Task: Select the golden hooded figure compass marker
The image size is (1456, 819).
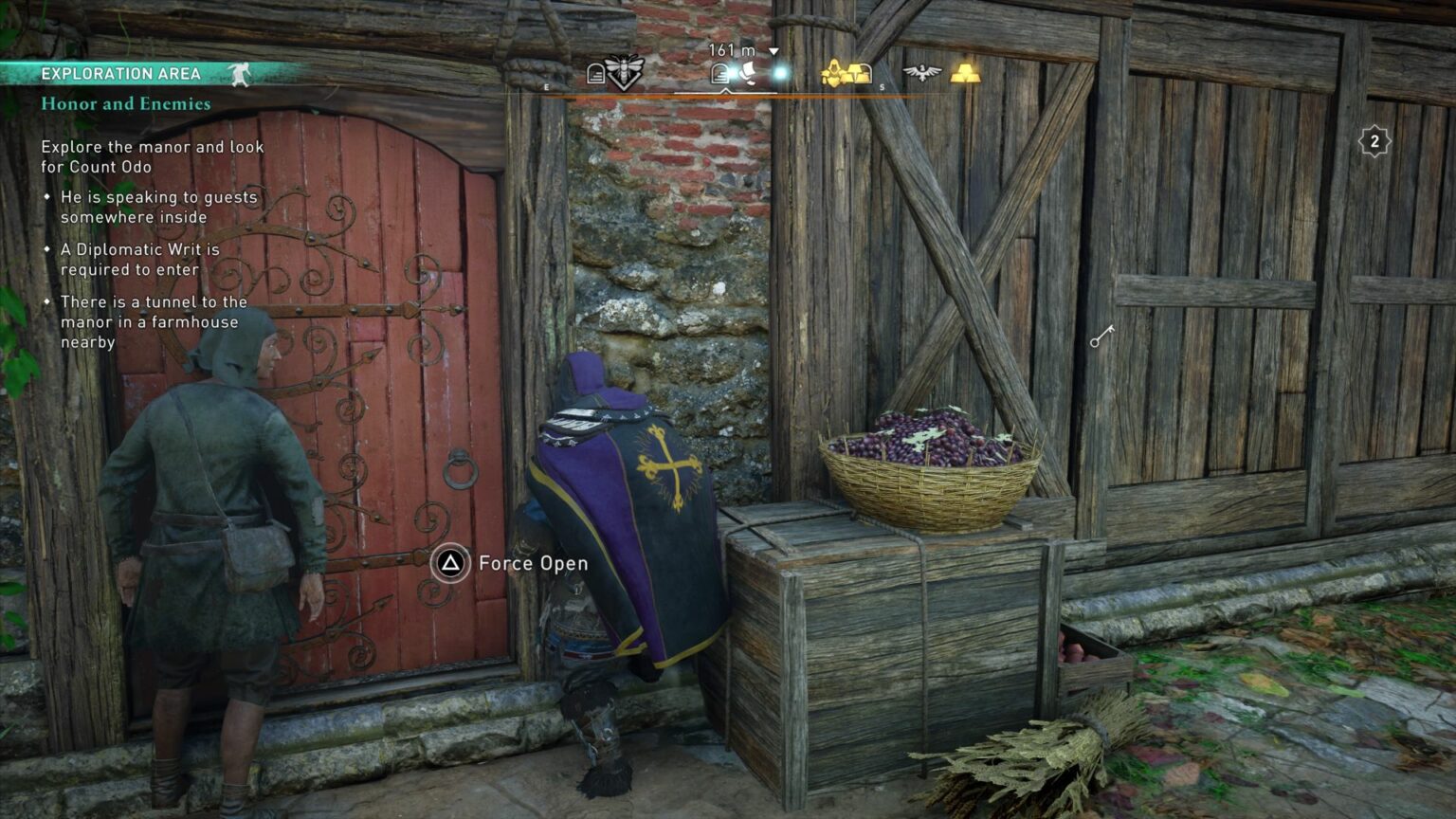Action: coord(832,72)
